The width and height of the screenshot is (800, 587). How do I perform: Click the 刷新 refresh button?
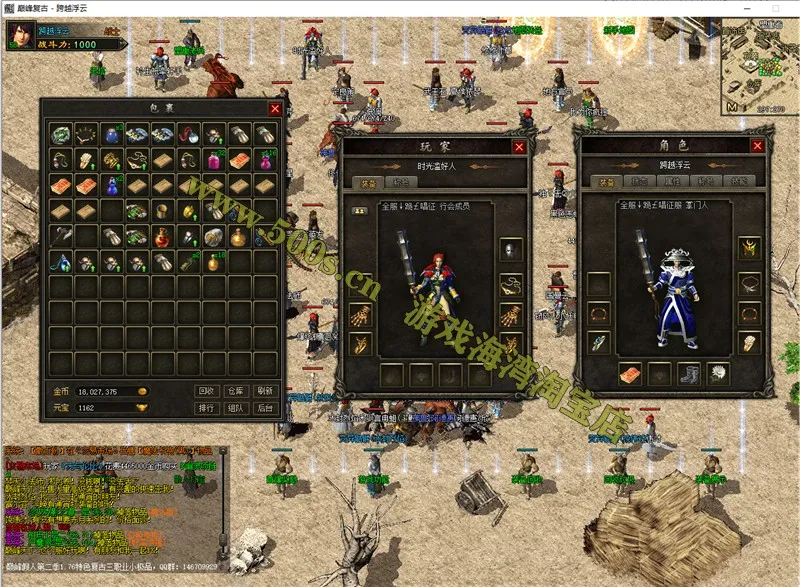(264, 391)
